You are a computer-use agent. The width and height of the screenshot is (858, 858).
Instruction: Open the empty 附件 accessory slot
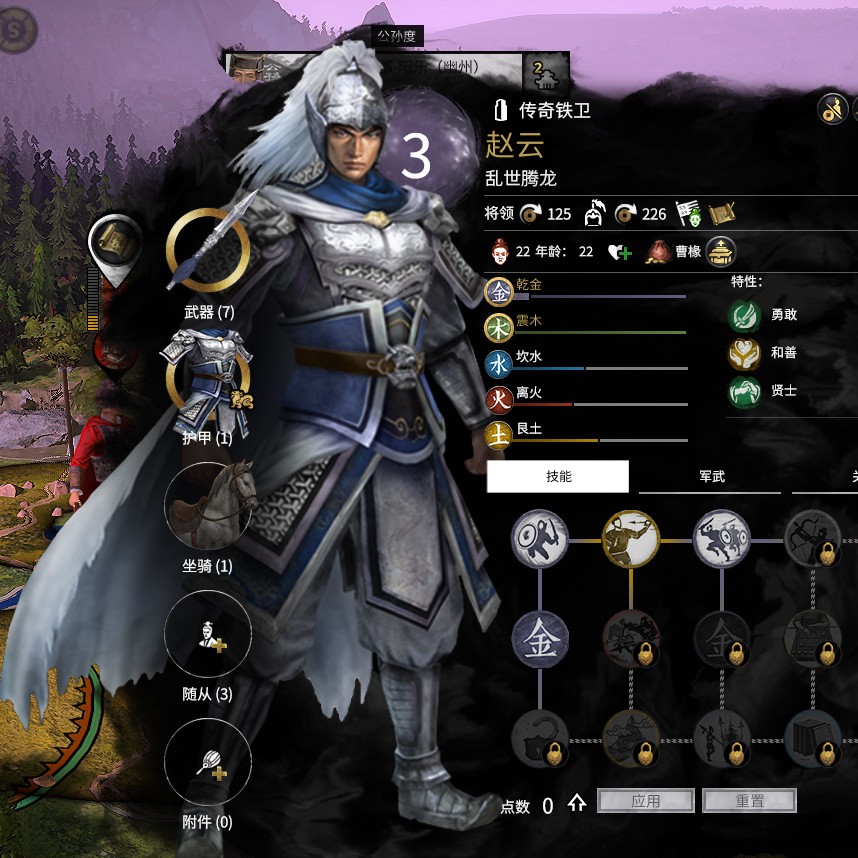coord(208,762)
